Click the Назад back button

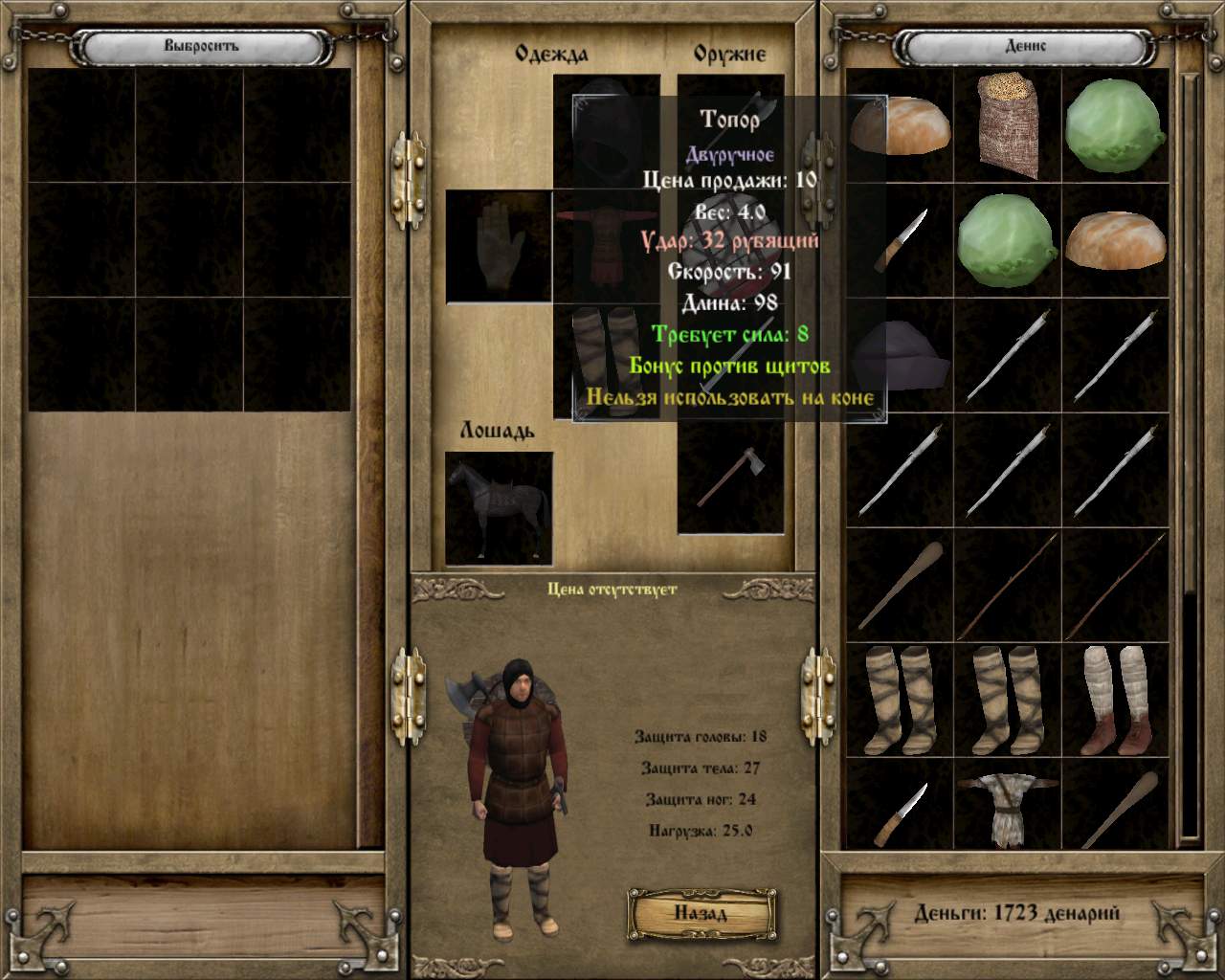(701, 911)
